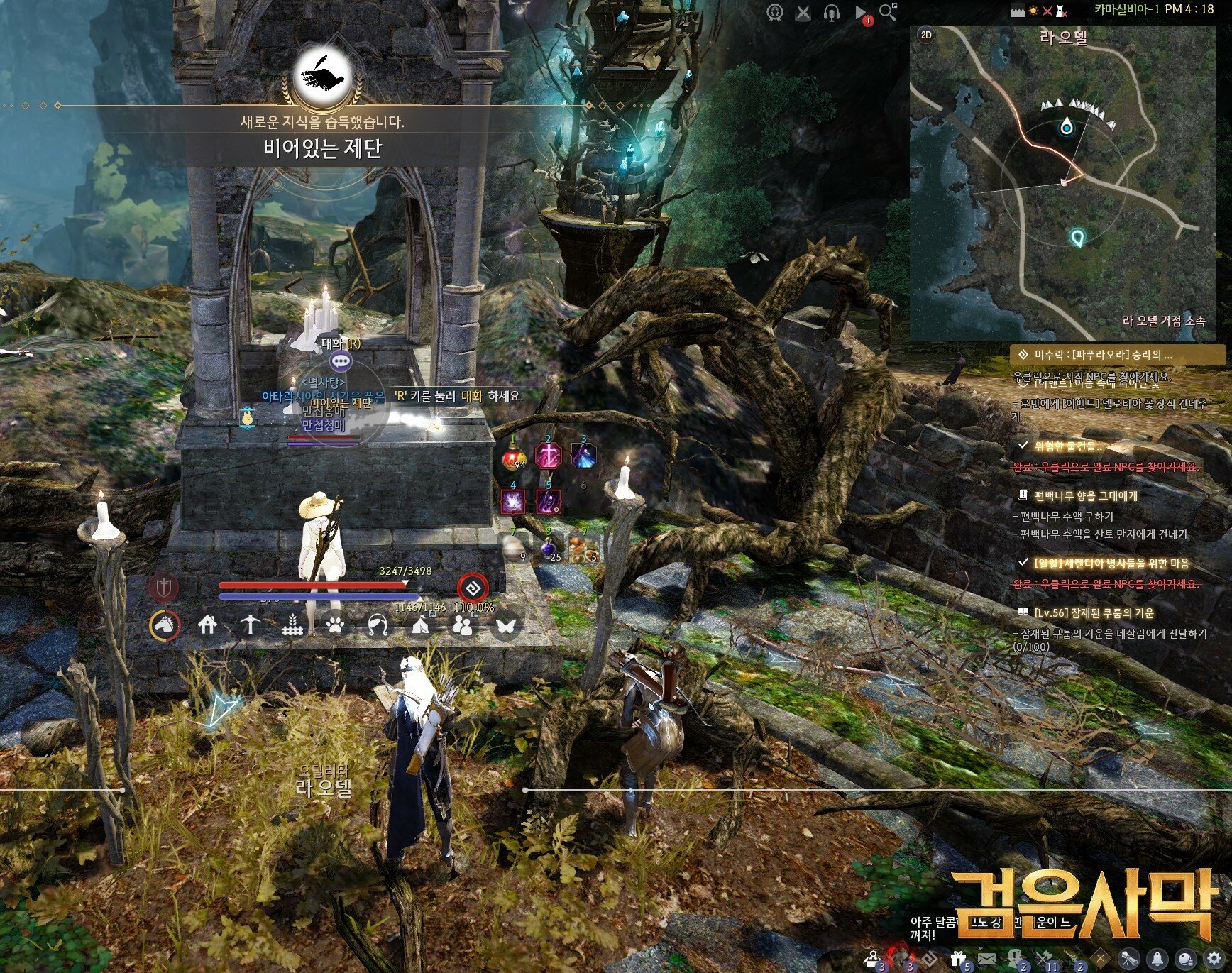Select the 편백나무 향을 그대에게 quest entry
The width and height of the screenshot is (1232, 973).
pyautogui.click(x=1085, y=495)
